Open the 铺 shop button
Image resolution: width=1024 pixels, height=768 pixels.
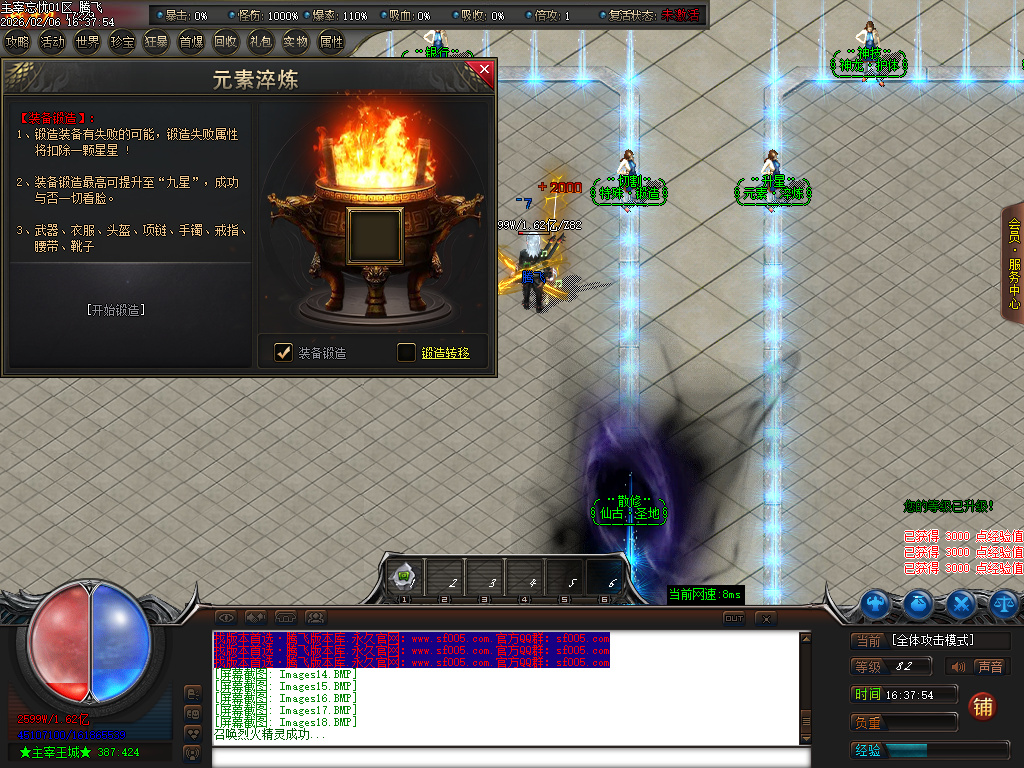[x=983, y=706]
